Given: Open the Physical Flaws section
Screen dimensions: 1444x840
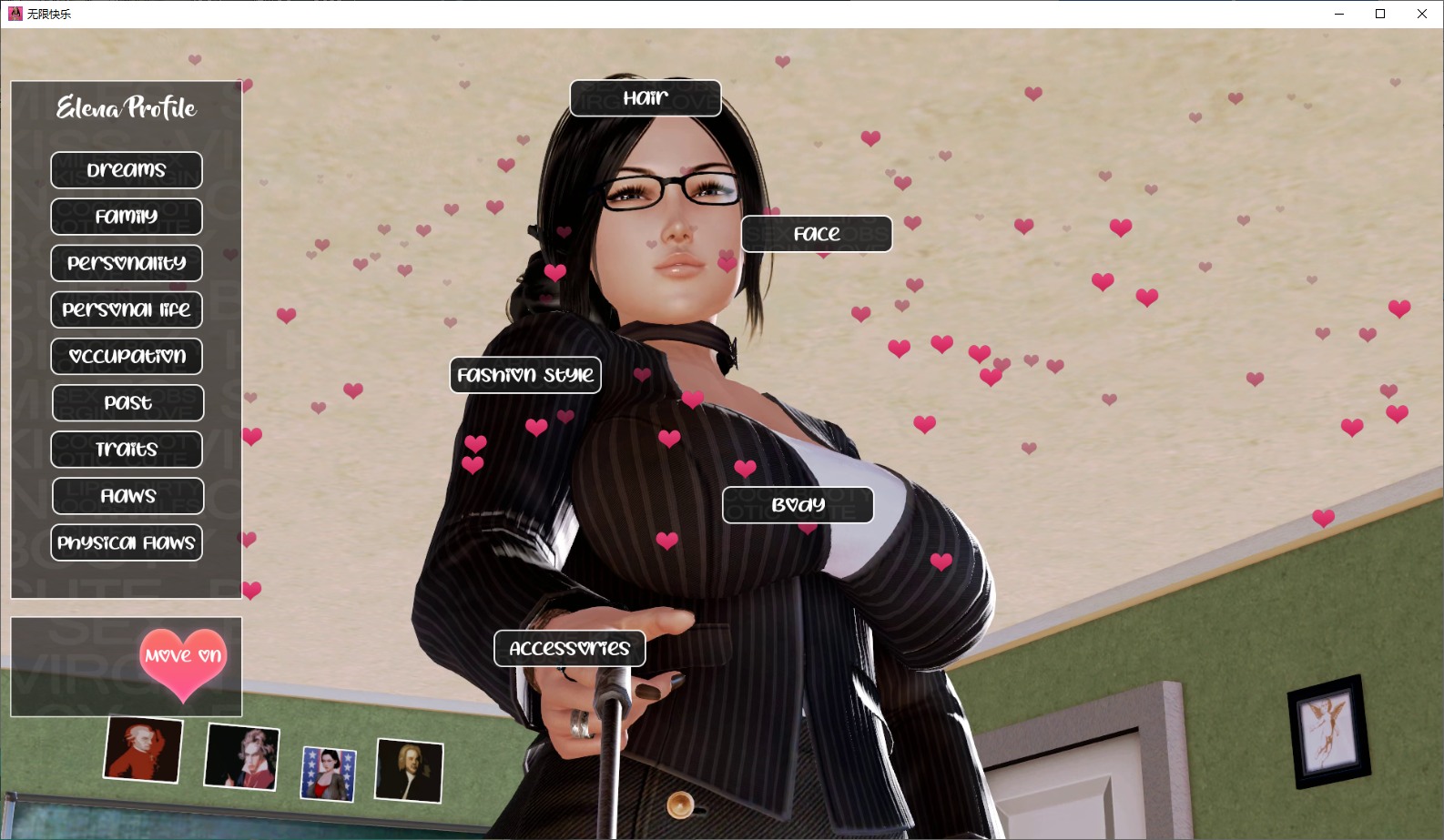Looking at the screenshot, I should pos(127,542).
